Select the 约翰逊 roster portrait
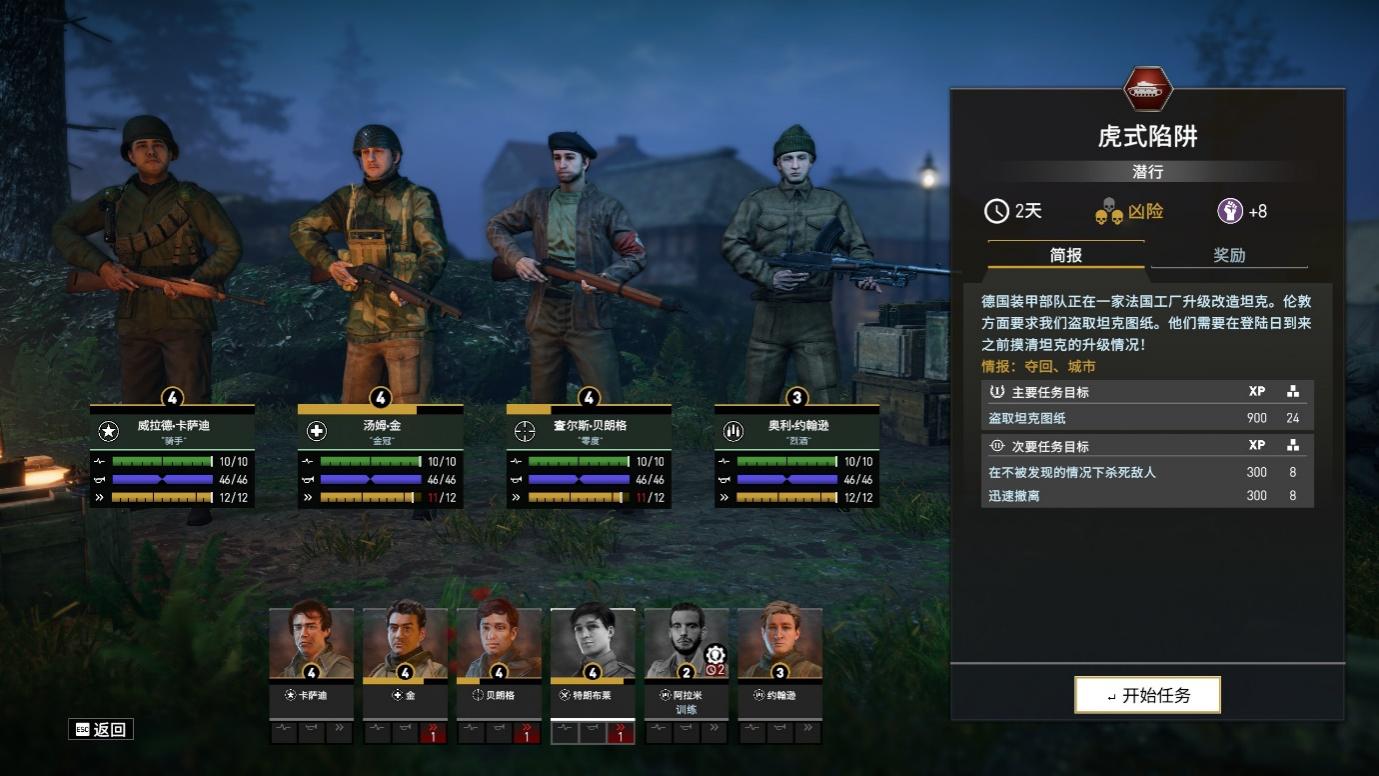1379x776 pixels. pos(780,645)
